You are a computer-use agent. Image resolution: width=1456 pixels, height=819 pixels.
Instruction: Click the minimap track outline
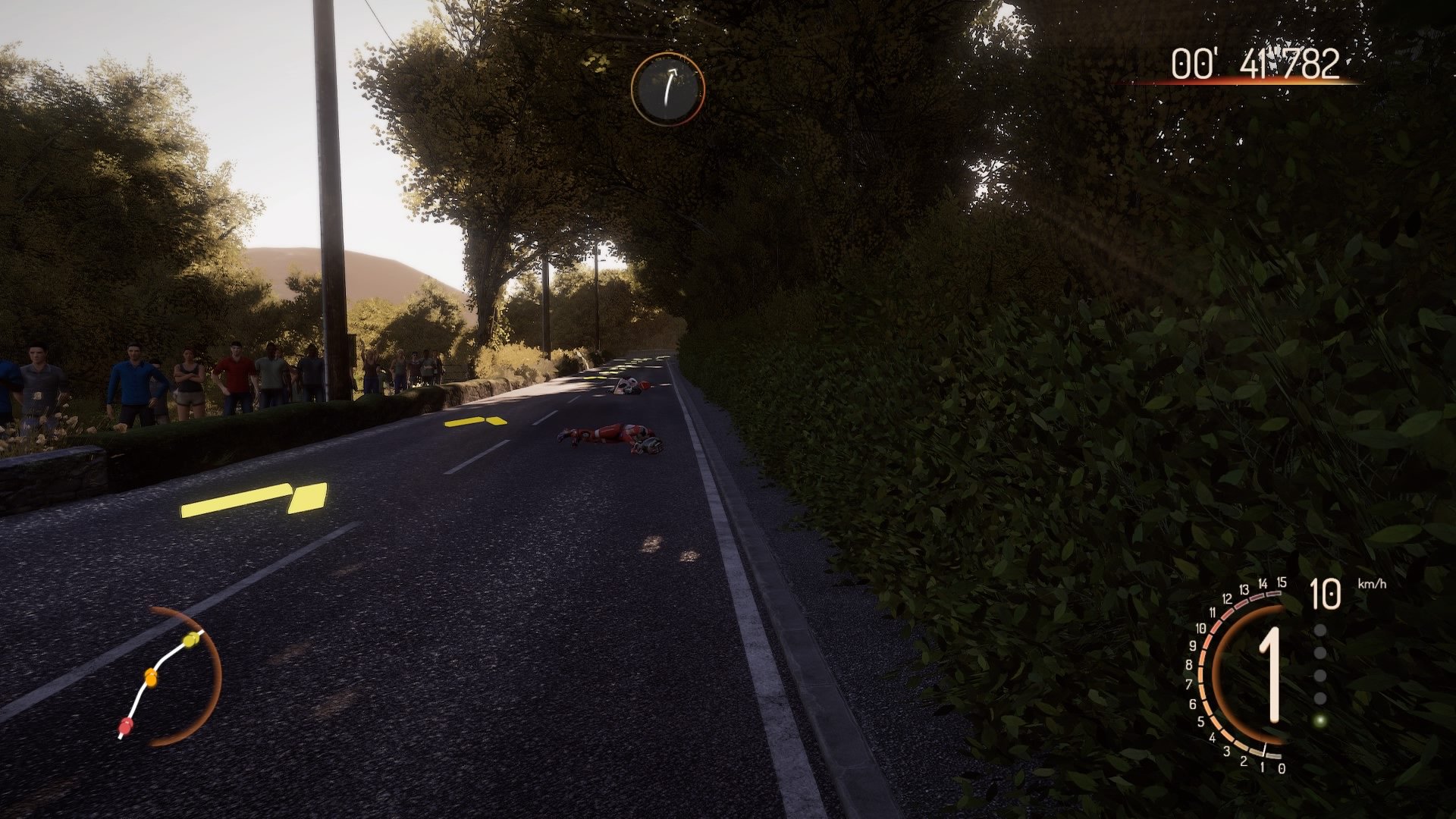(x=165, y=658)
